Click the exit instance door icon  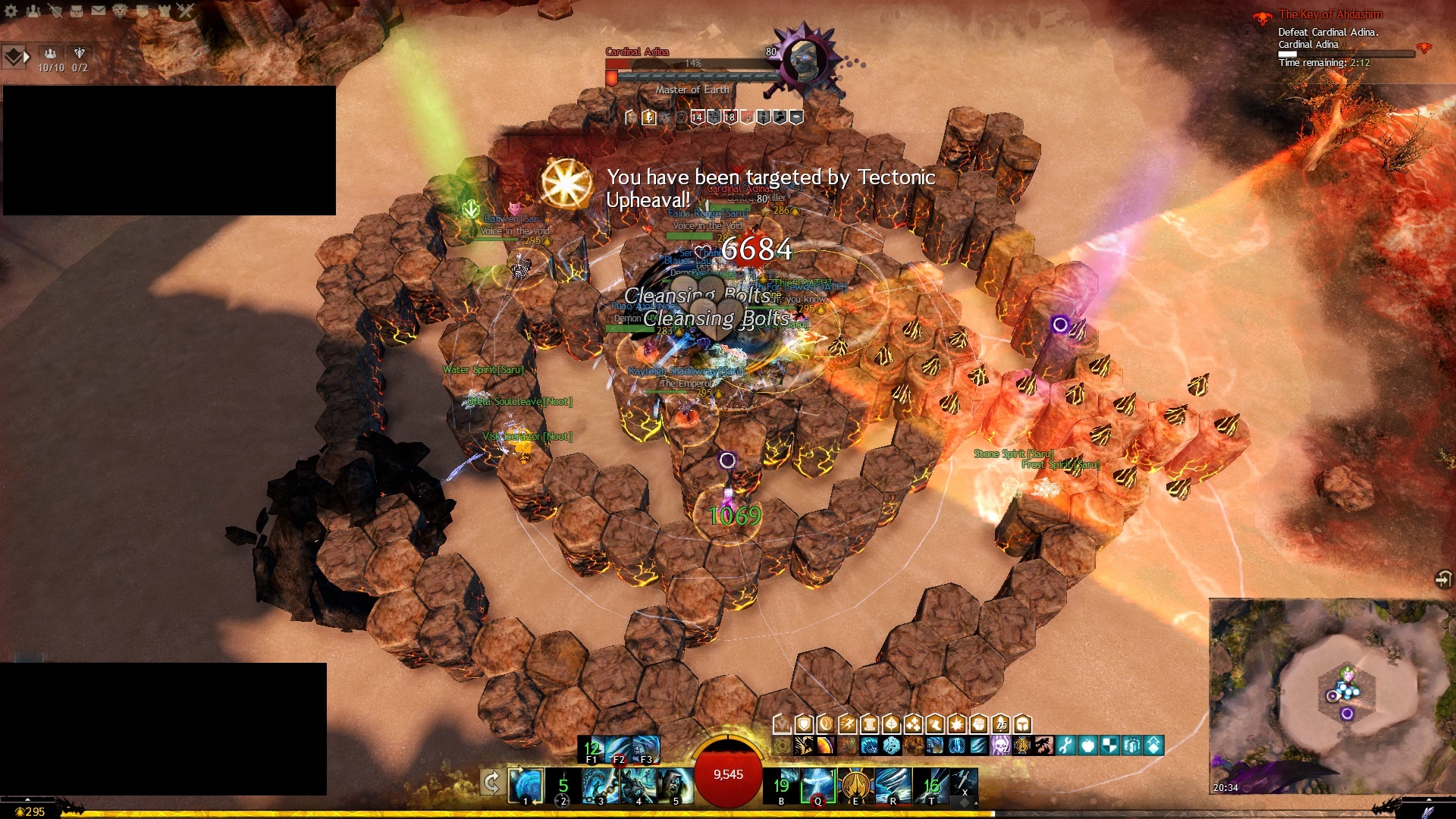tap(1443, 579)
